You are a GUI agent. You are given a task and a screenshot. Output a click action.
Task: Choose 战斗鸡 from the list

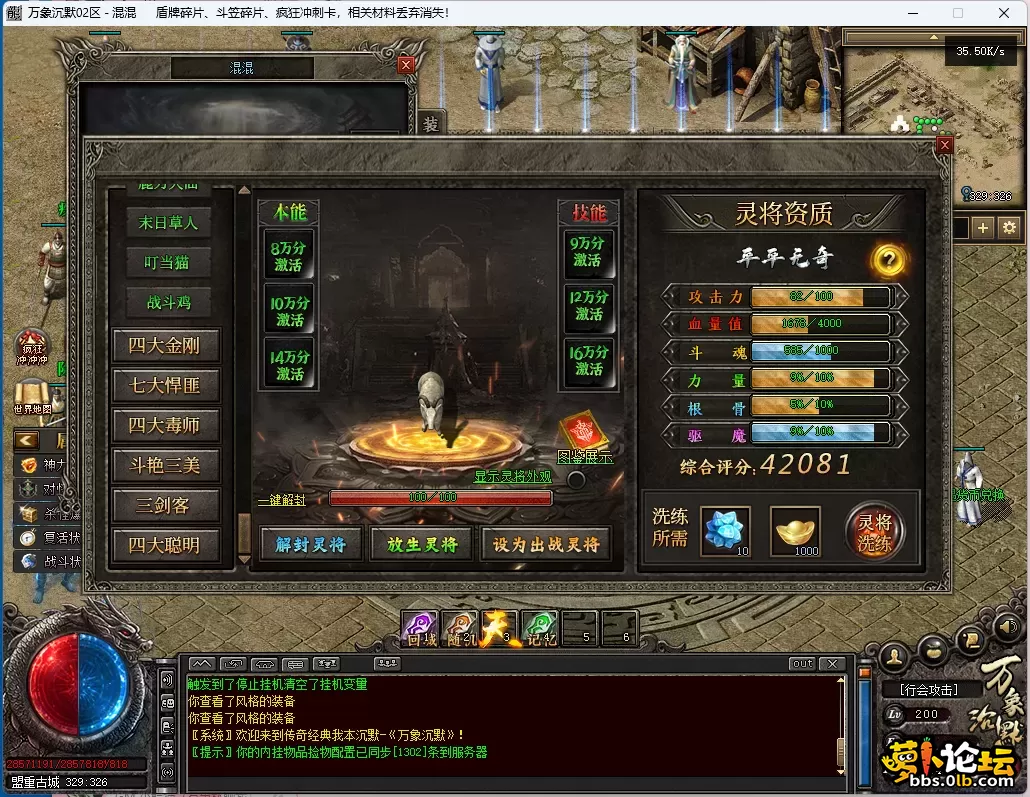point(168,302)
